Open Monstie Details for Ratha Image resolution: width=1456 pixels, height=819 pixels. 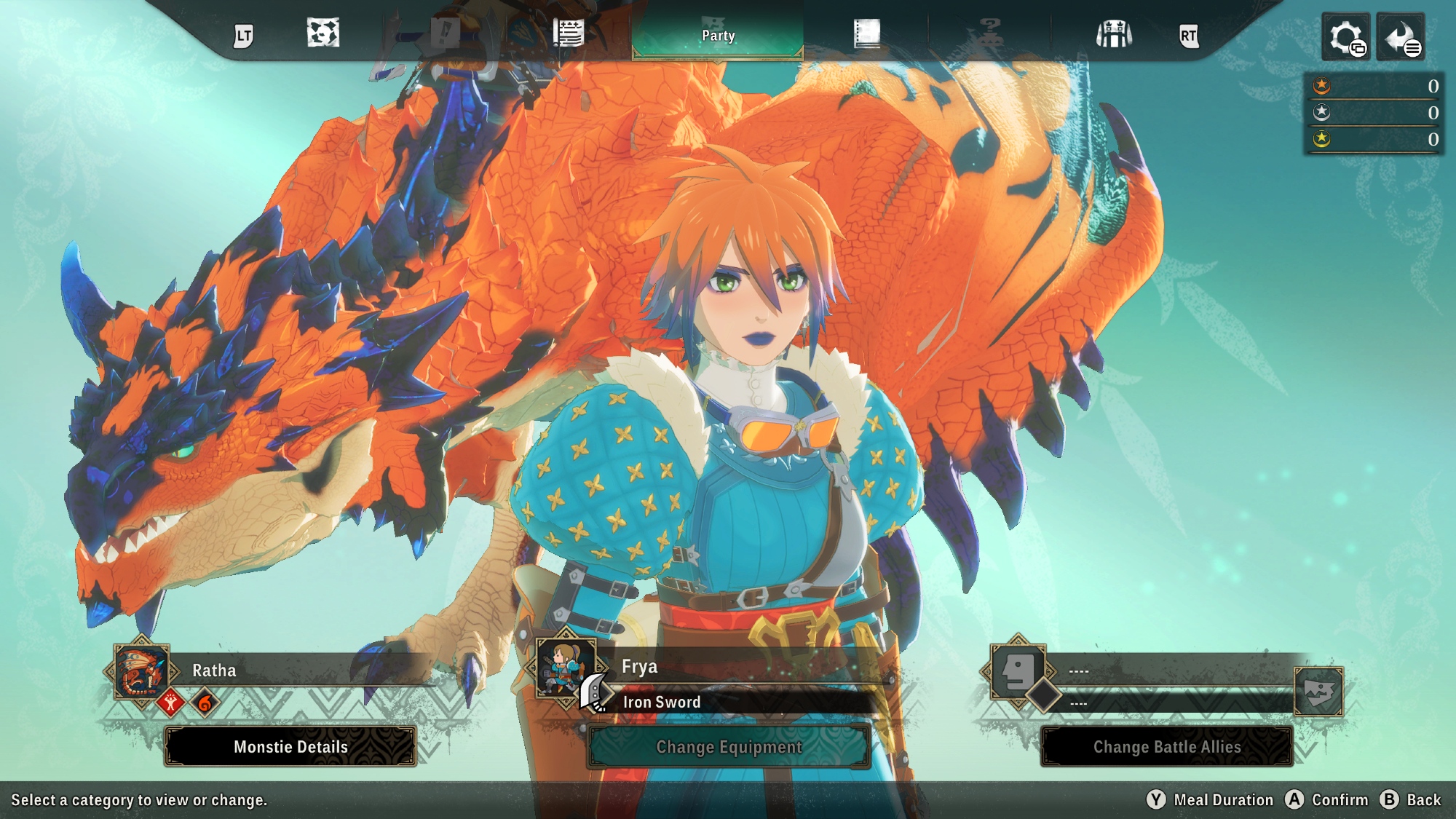pyautogui.click(x=290, y=746)
